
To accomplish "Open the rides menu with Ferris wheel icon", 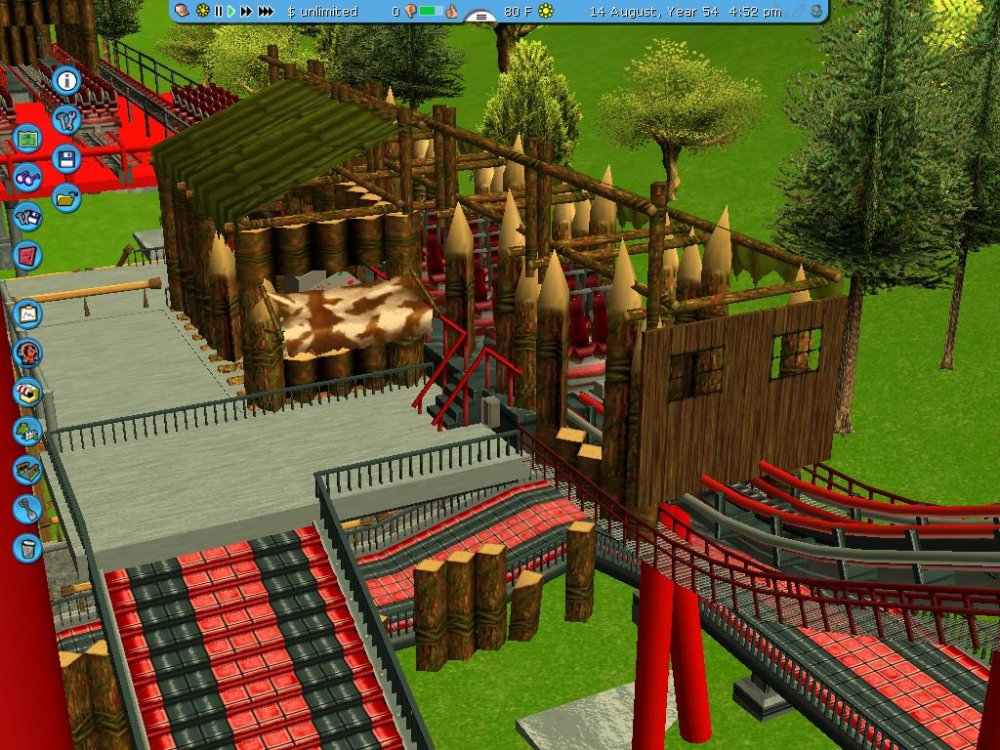I will 27,353.
